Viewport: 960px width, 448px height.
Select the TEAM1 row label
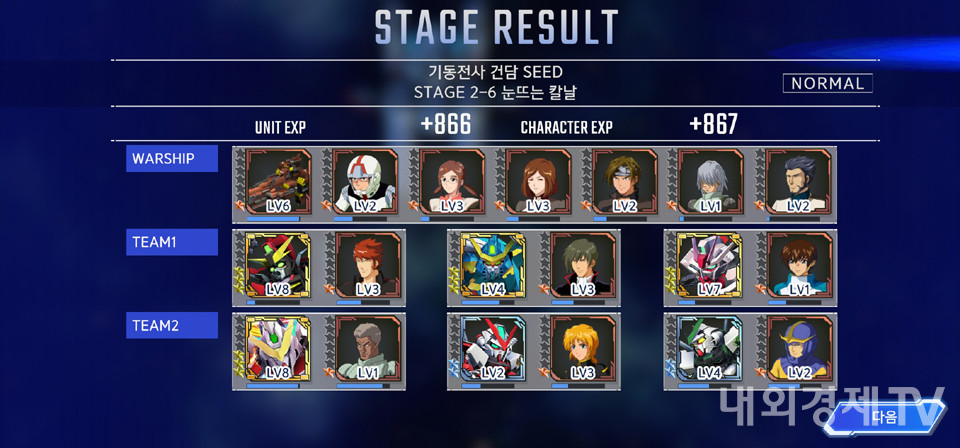[x=172, y=242]
